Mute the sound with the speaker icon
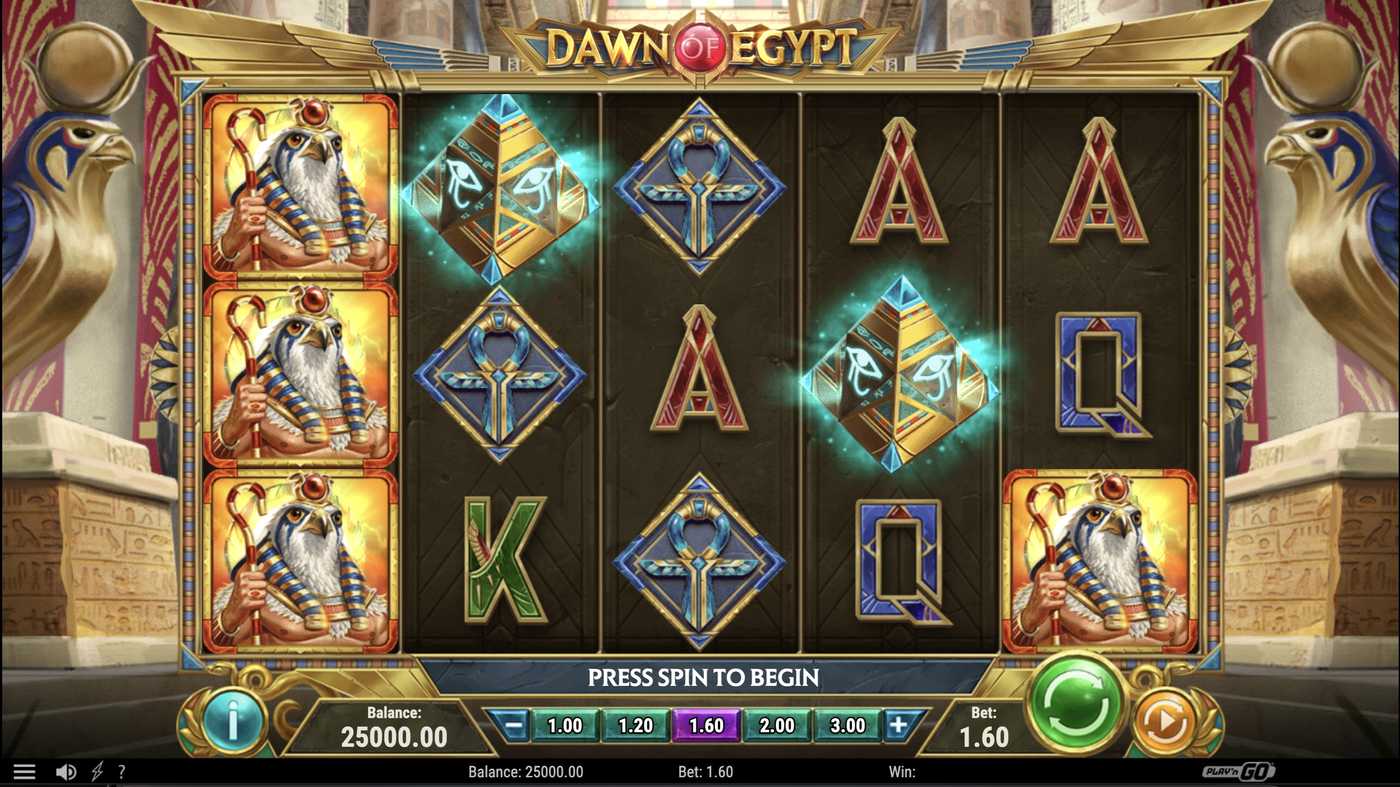1400x787 pixels. point(66,771)
